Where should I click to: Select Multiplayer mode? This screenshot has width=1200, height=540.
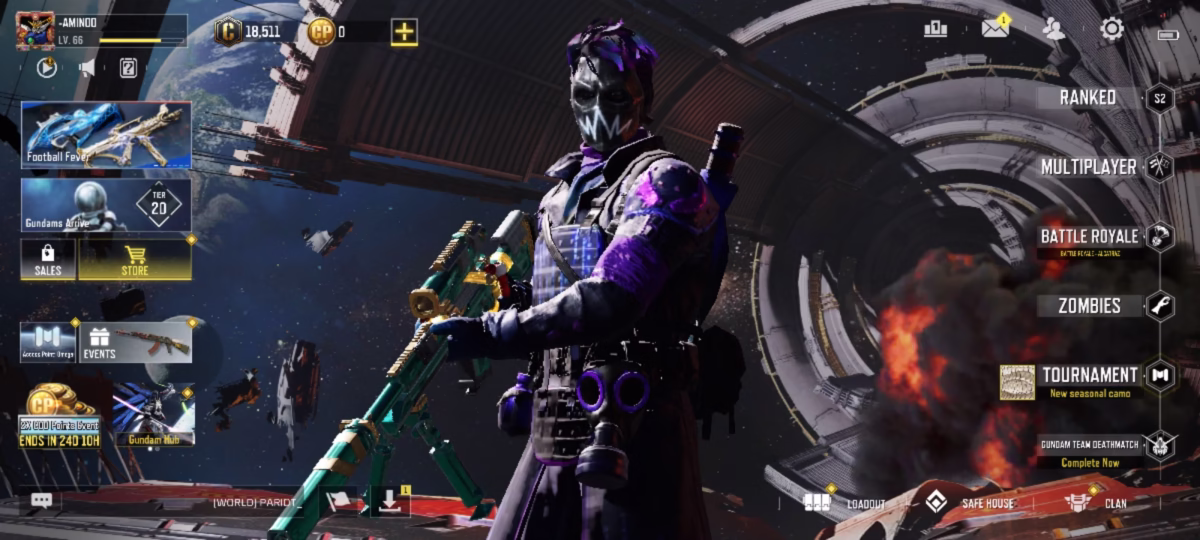coord(1089,166)
